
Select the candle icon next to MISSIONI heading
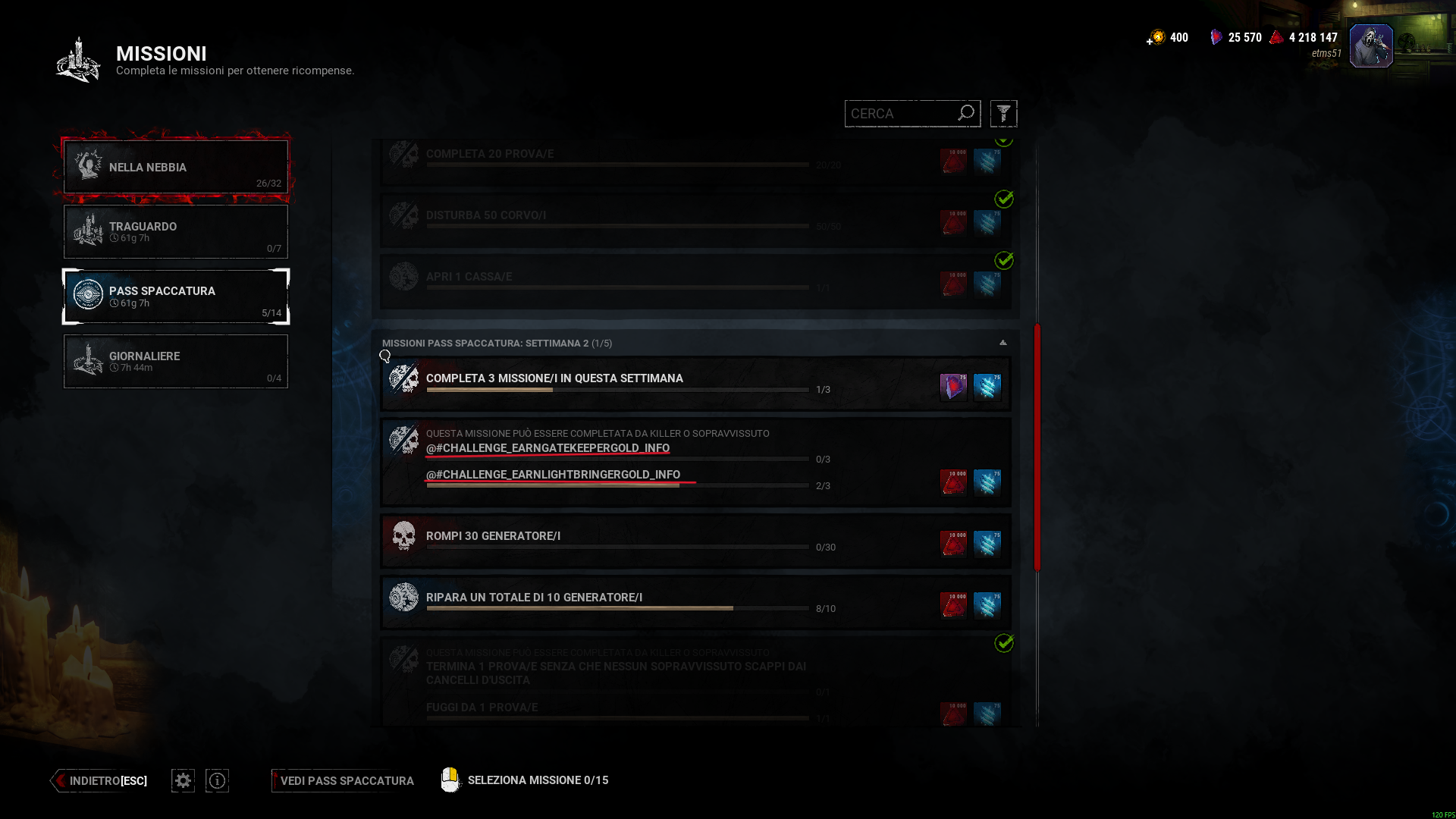pyautogui.click(x=78, y=60)
